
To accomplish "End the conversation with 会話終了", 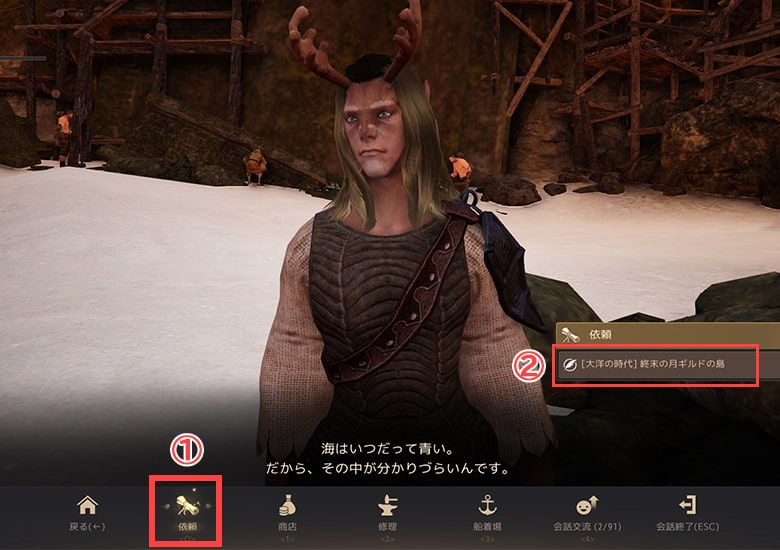I will (686, 512).
